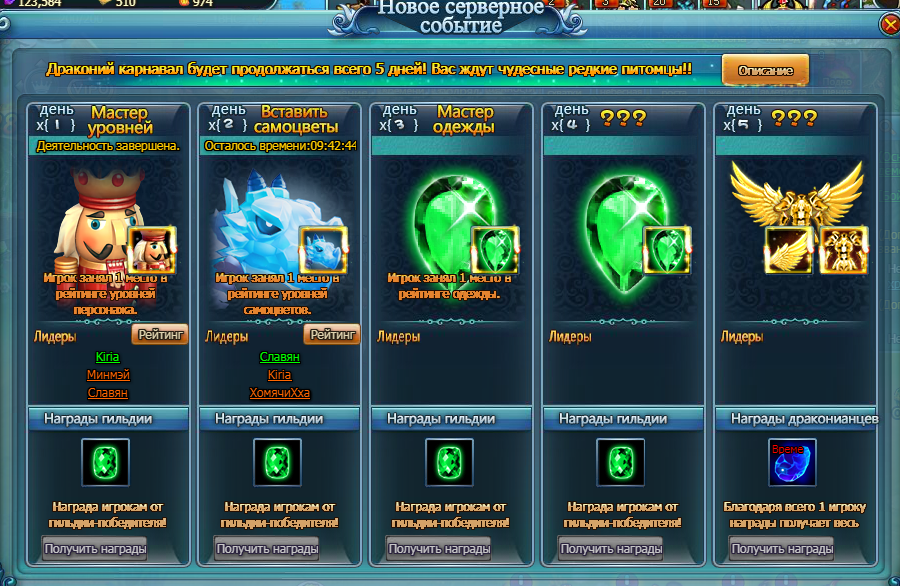
Task: Select leader Минмэй in the leaders list
Action: point(107,375)
